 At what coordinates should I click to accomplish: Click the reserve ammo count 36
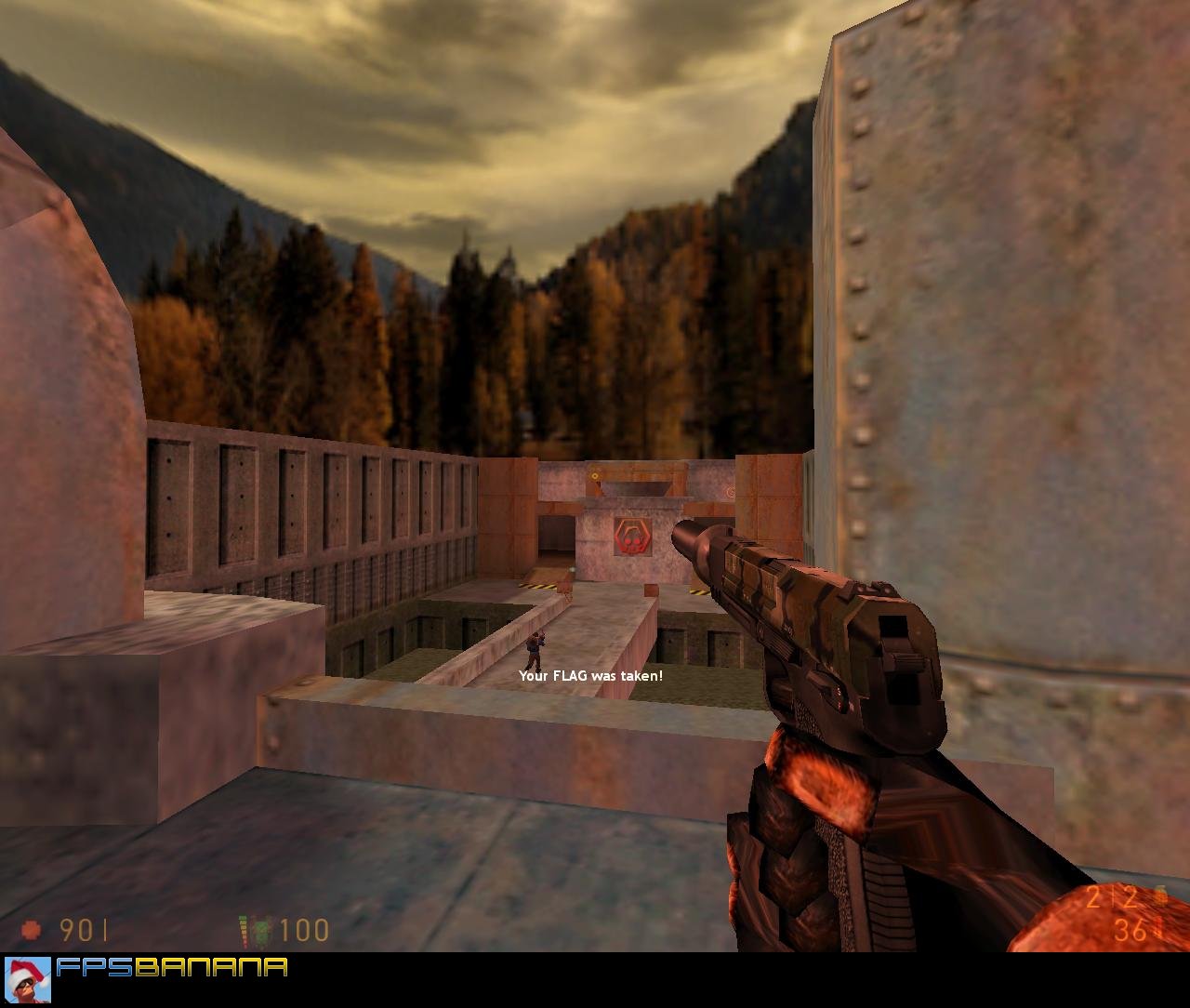pyautogui.click(x=1130, y=930)
